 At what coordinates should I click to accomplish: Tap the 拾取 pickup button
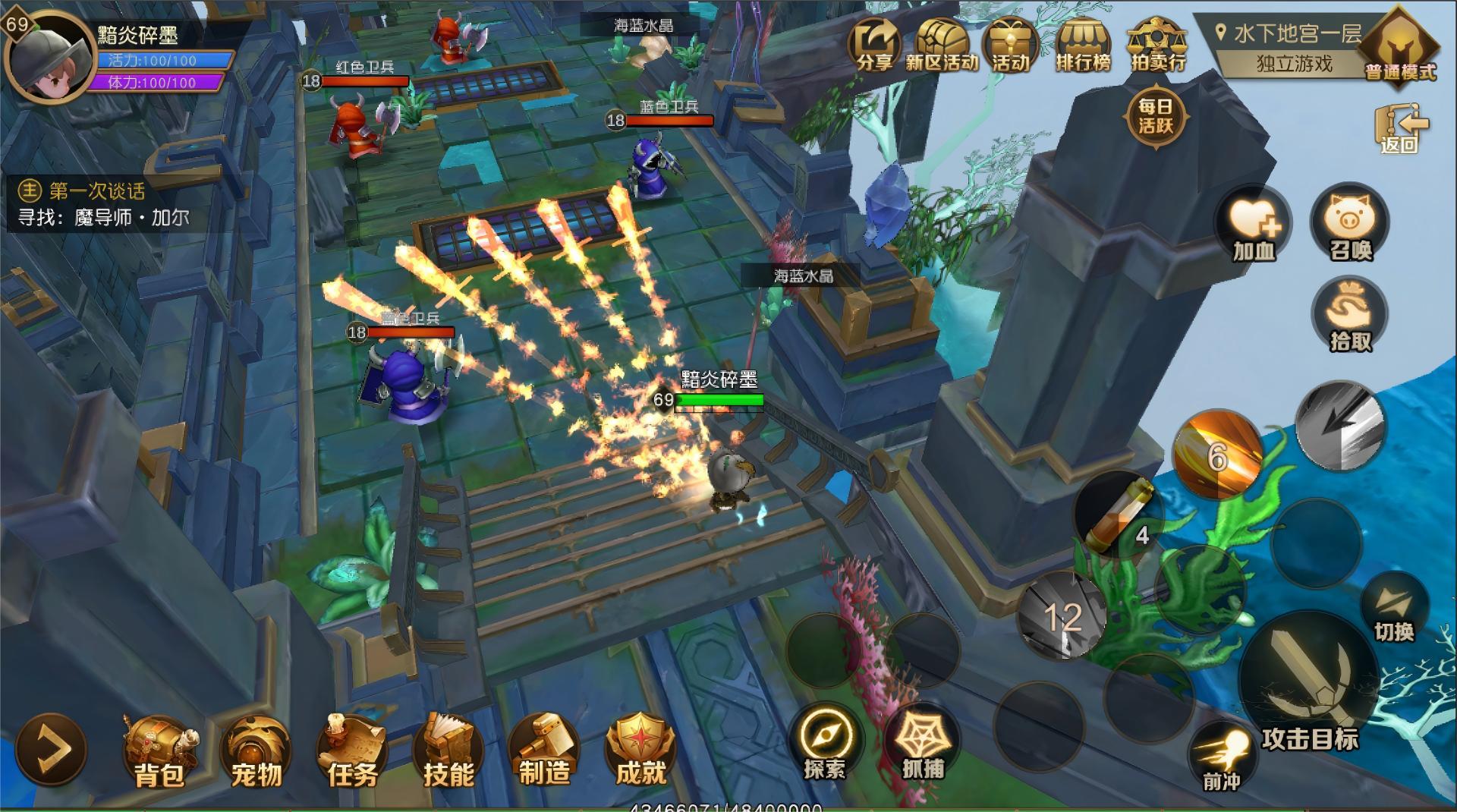[x=1349, y=315]
